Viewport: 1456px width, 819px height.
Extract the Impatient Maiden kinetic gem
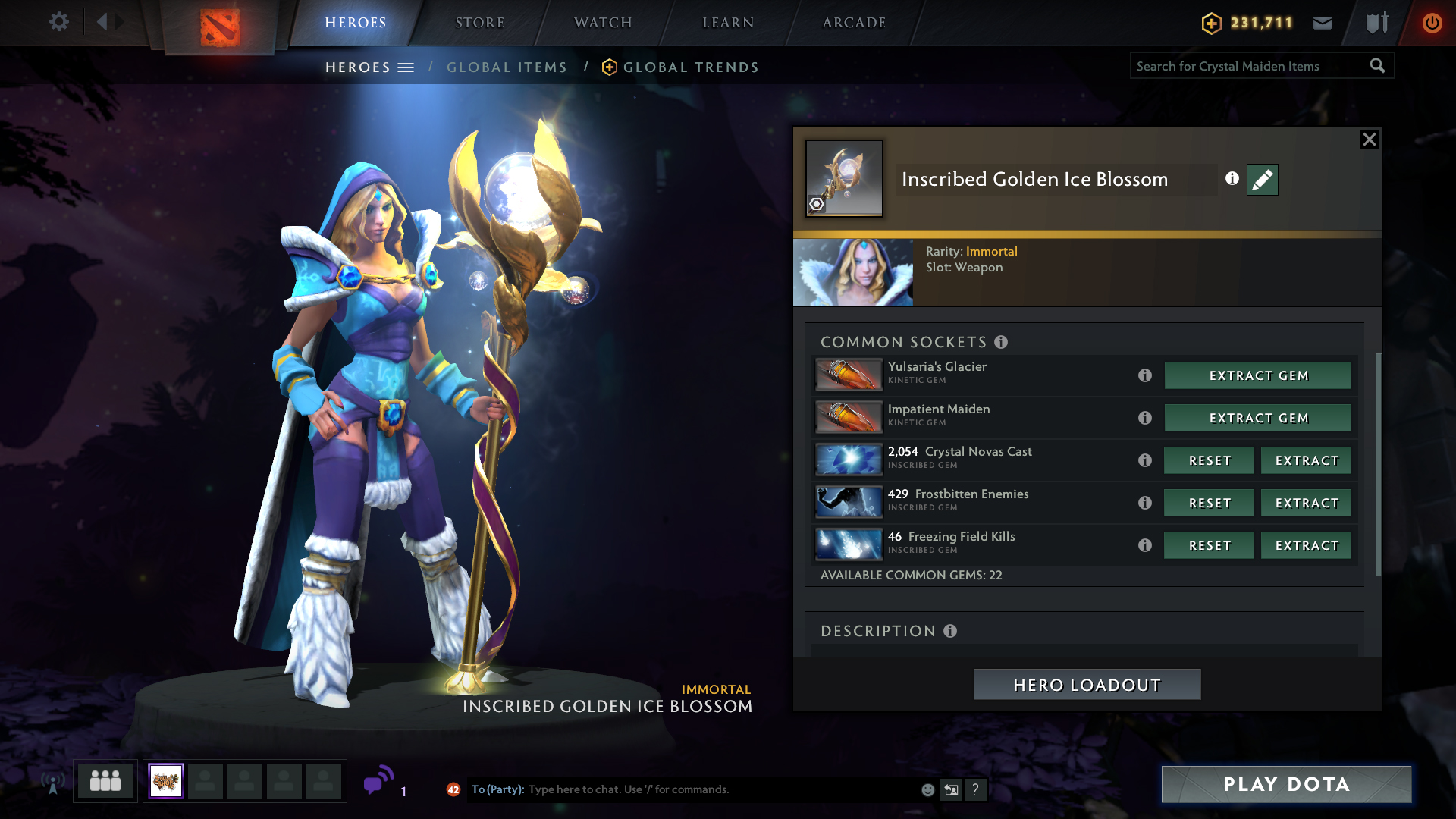coord(1257,418)
